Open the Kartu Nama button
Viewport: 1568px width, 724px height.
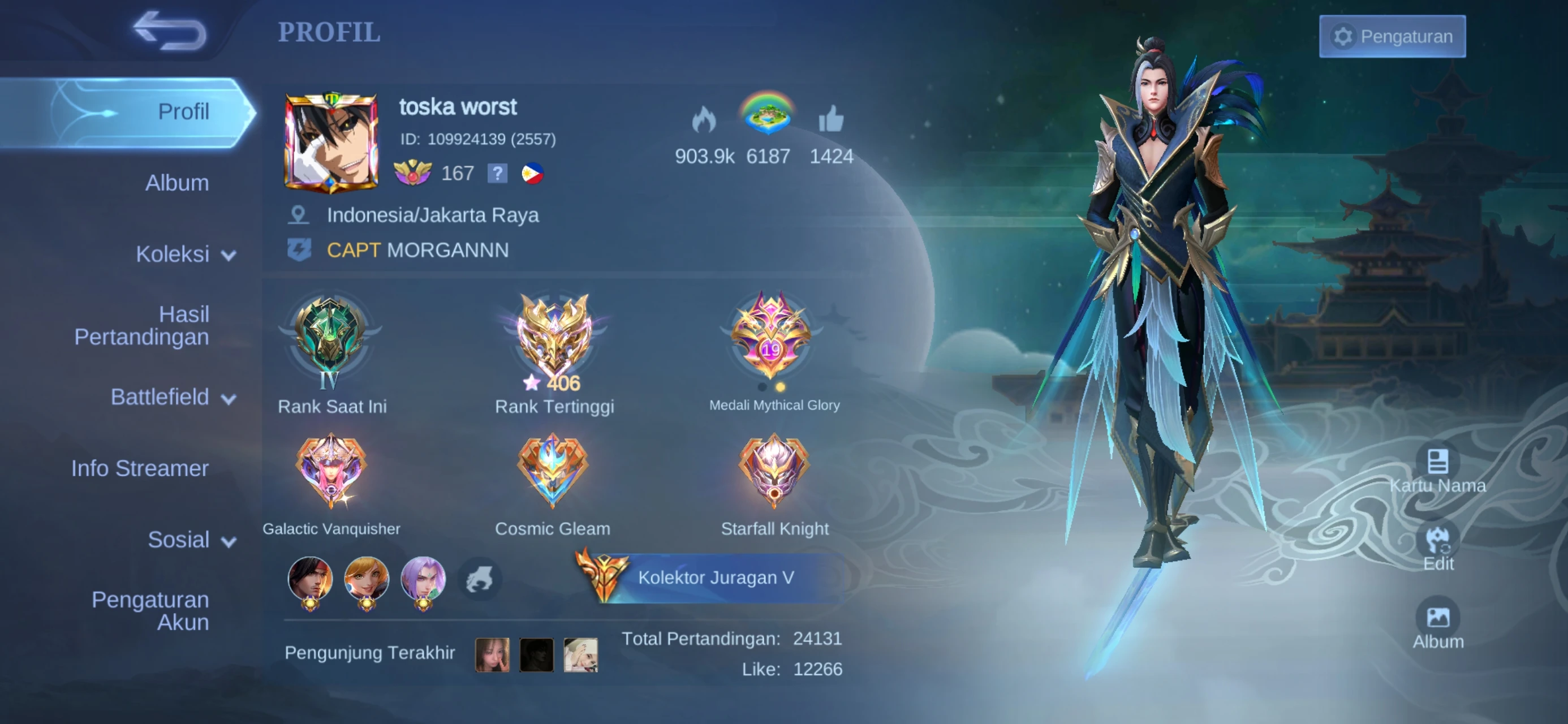click(1437, 469)
